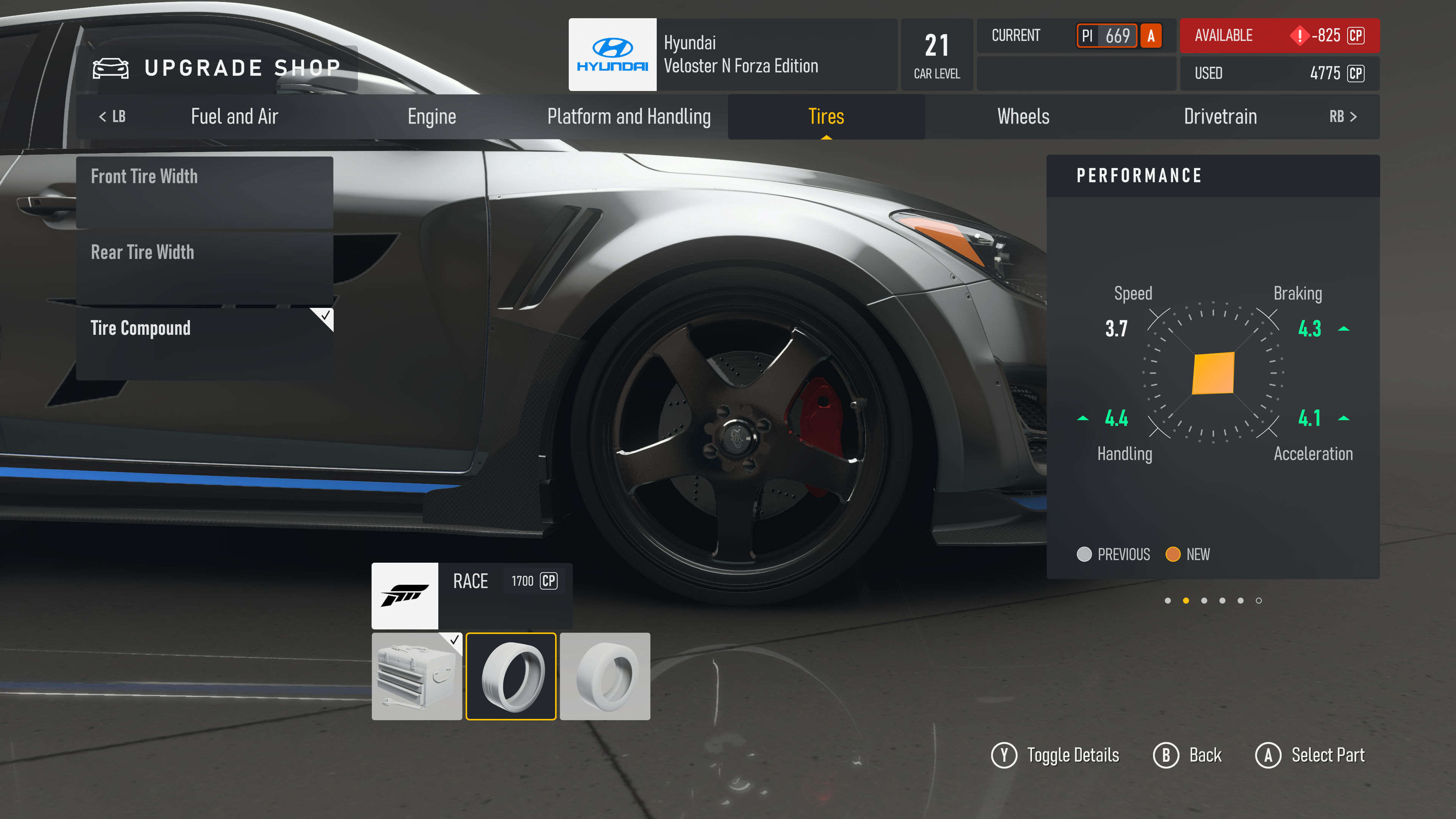Switch to the Fuel and Air tab
1456x819 pixels.
pyautogui.click(x=234, y=116)
